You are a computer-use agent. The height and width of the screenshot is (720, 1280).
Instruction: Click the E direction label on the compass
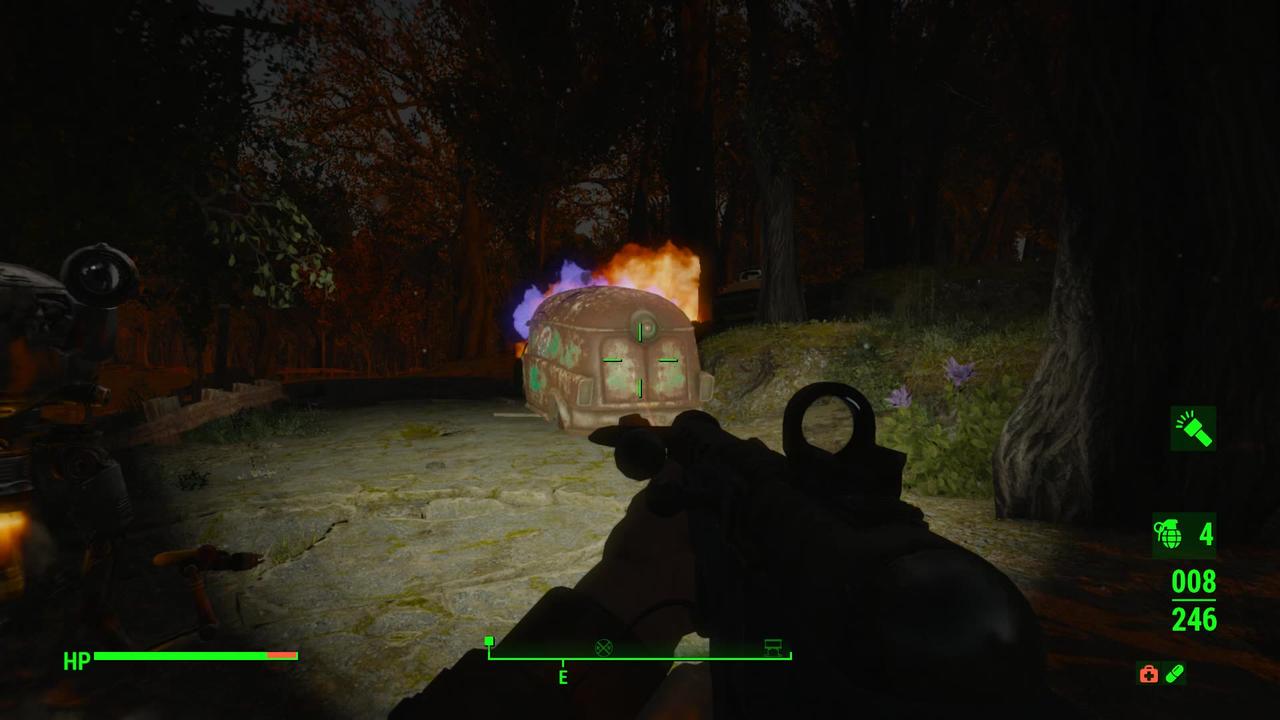tap(562, 677)
